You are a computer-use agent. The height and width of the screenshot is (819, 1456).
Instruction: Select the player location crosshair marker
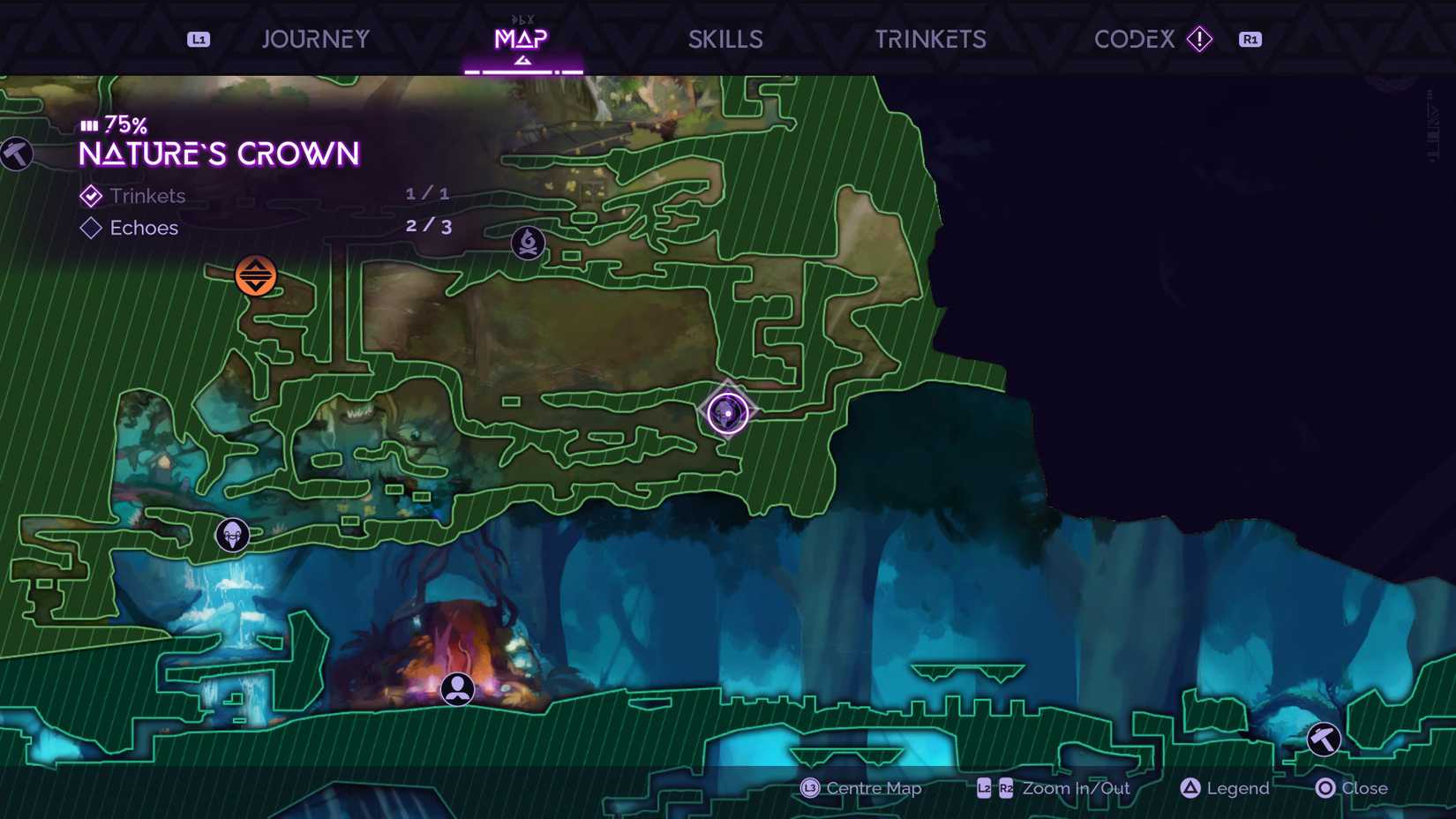727,411
